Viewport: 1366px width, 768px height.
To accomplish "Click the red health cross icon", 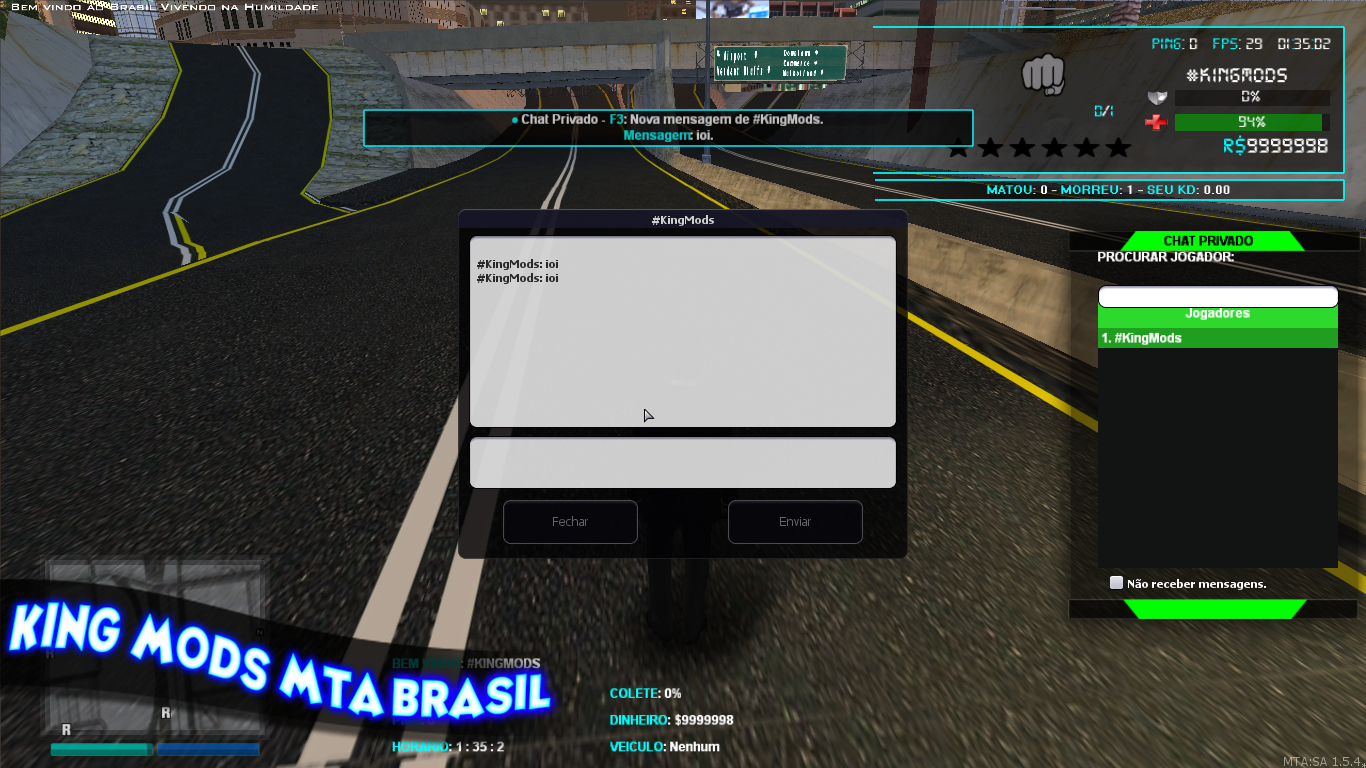I will point(1157,122).
